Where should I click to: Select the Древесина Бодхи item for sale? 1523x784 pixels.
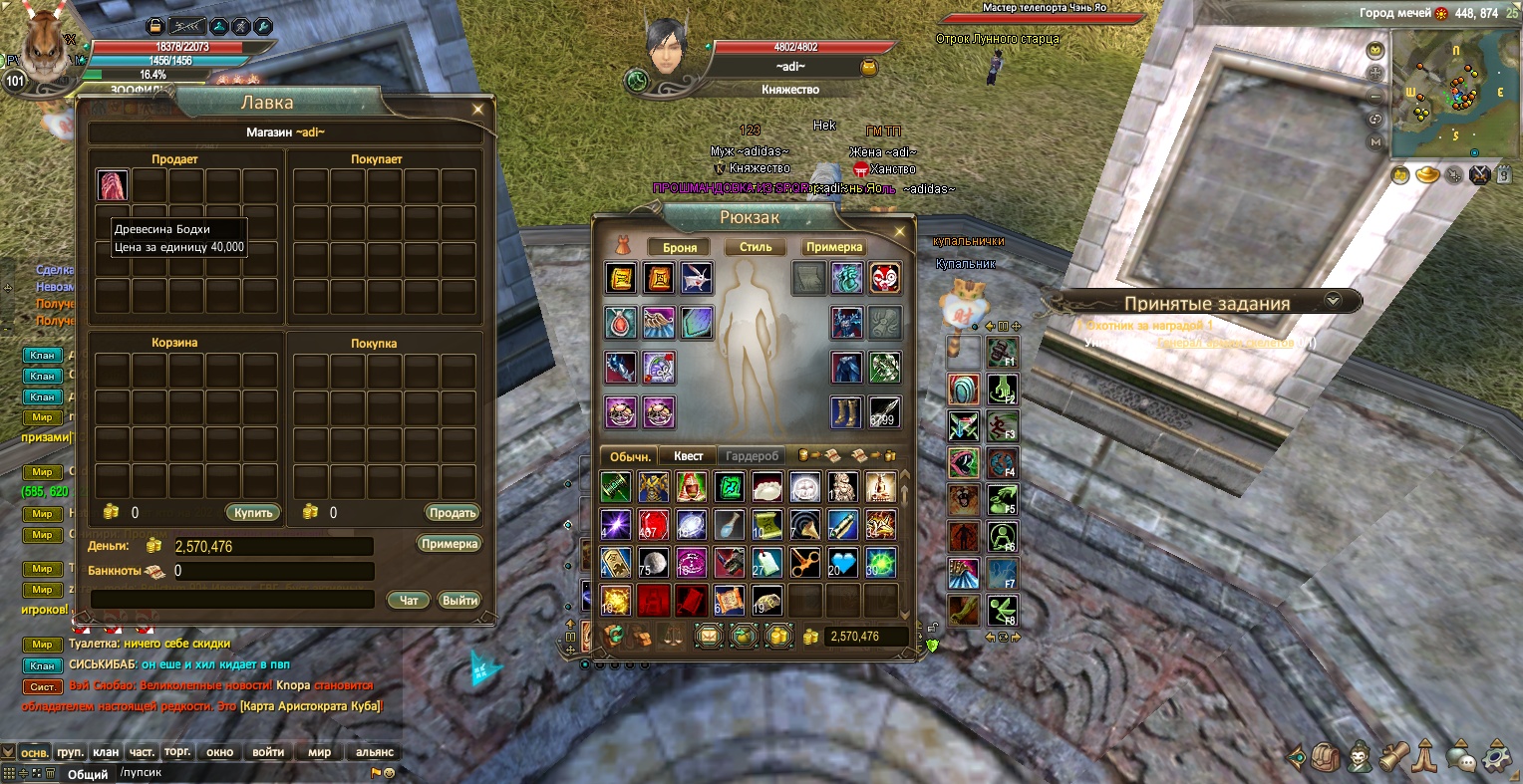[x=113, y=185]
